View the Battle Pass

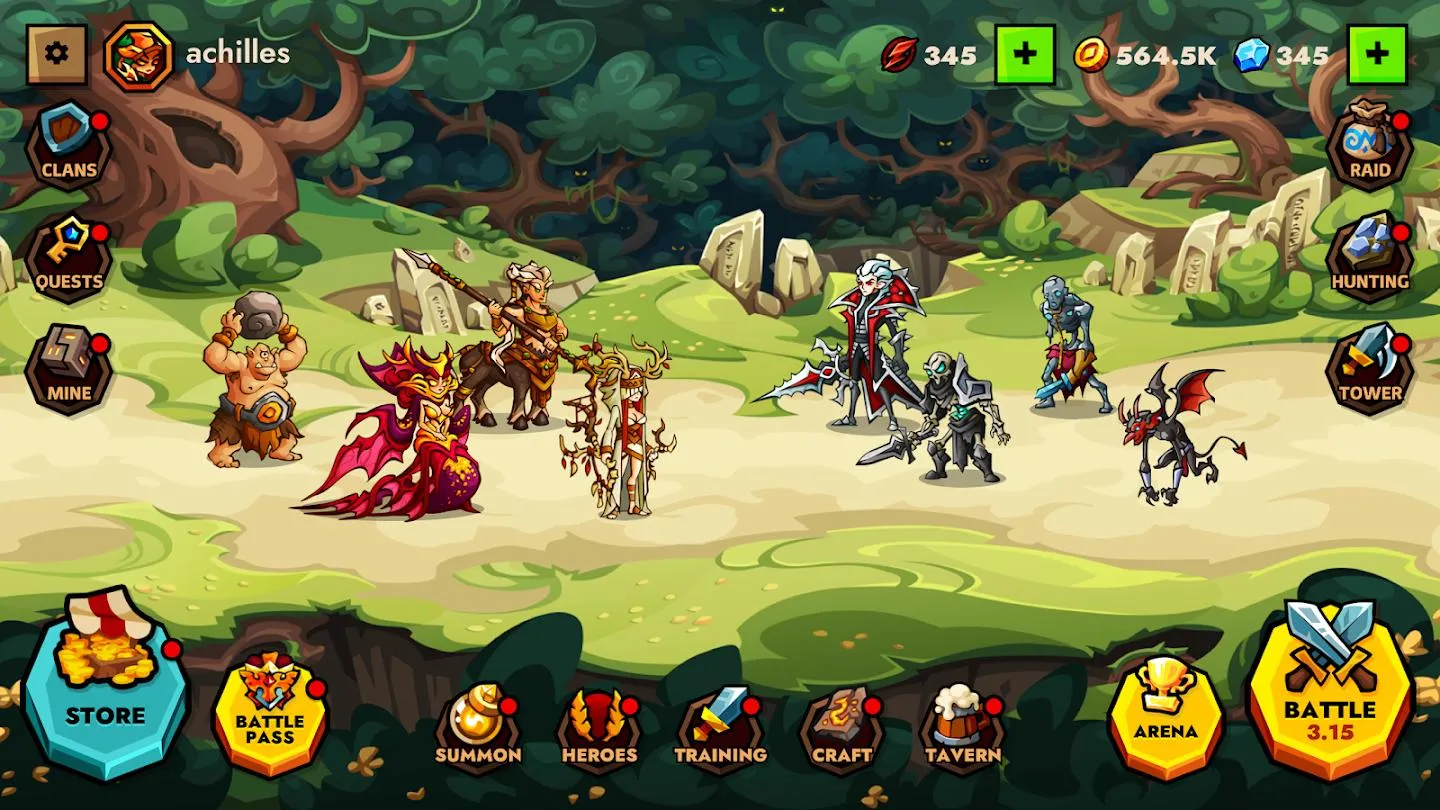(270, 711)
